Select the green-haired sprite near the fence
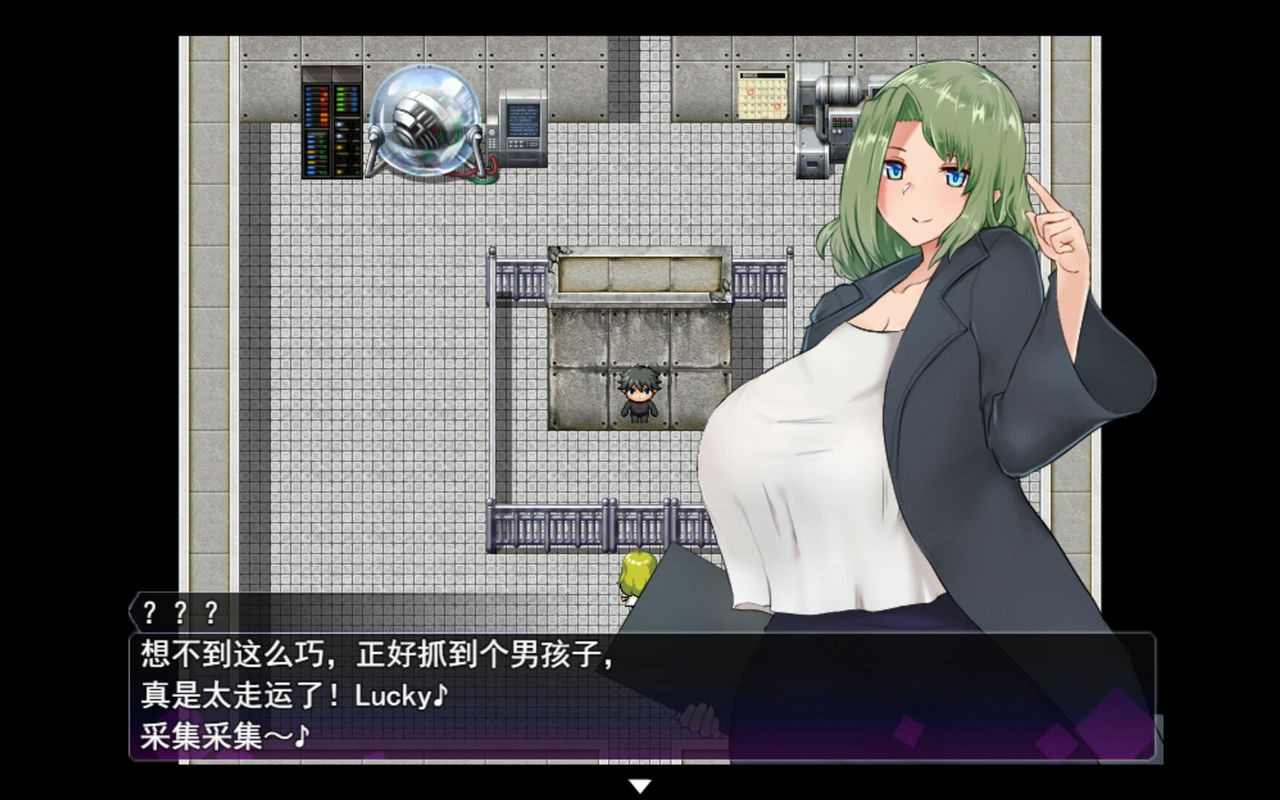 [635, 575]
